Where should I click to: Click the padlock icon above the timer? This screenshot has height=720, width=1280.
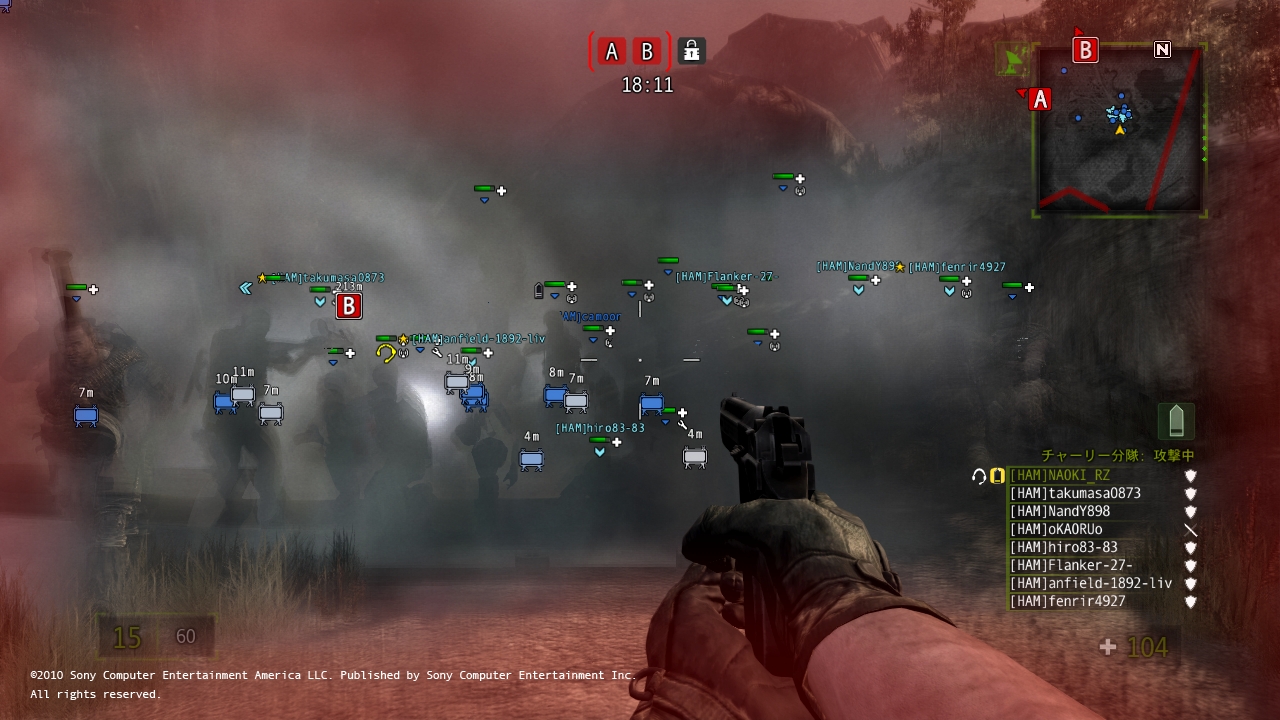[x=691, y=50]
